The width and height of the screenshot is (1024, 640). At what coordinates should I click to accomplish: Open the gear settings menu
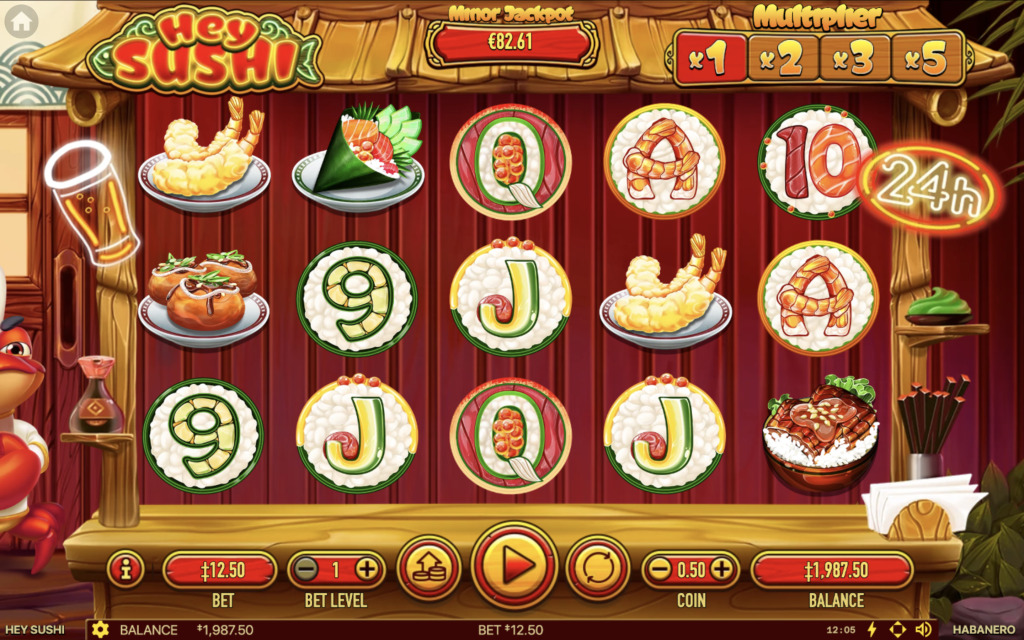(x=99, y=630)
